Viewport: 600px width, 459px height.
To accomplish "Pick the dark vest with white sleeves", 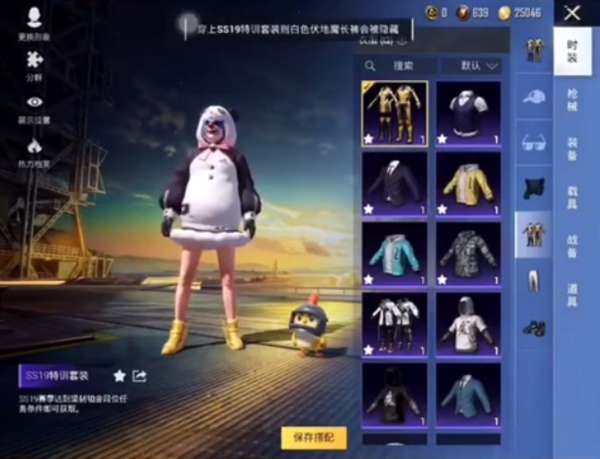I will (x=468, y=113).
